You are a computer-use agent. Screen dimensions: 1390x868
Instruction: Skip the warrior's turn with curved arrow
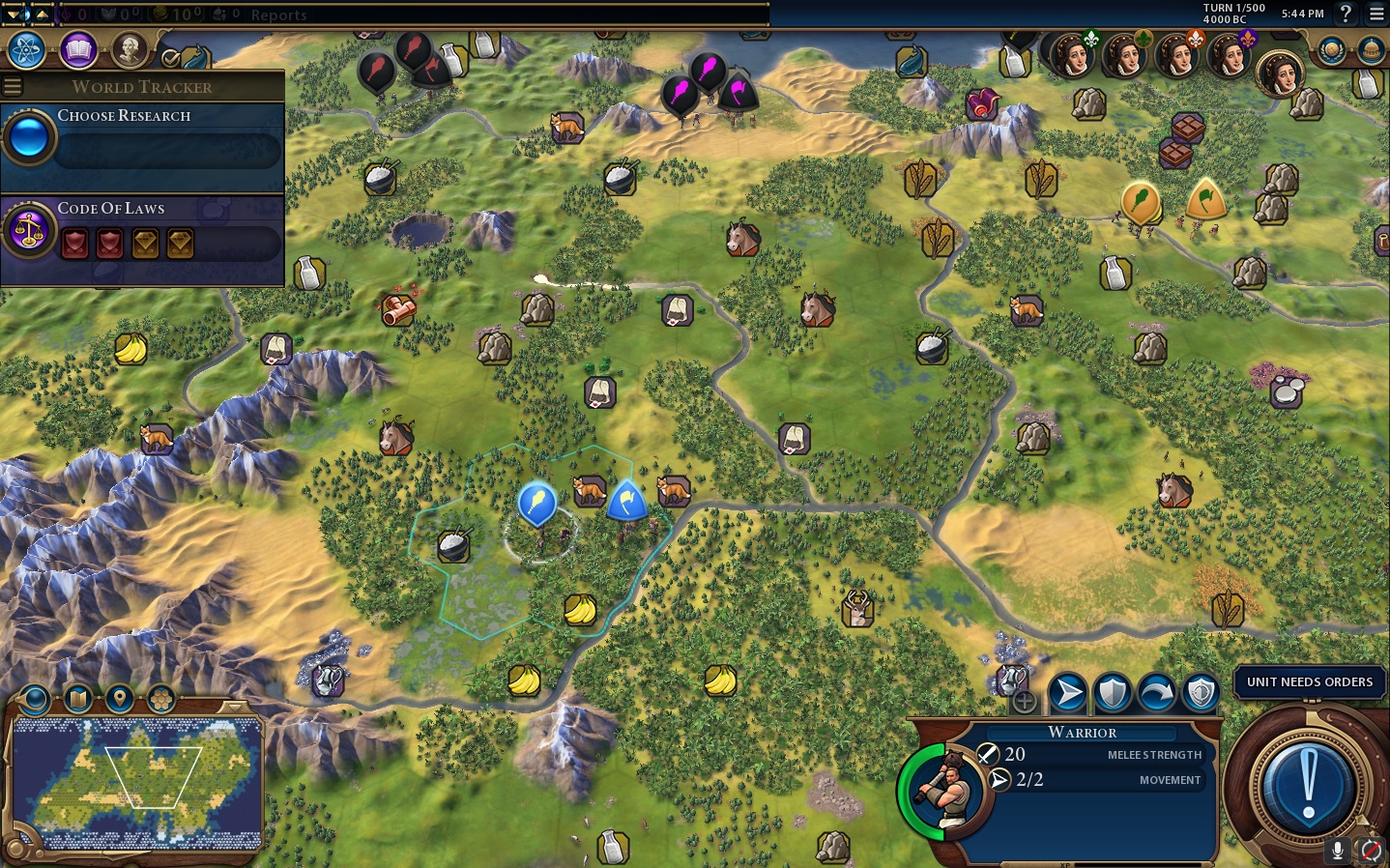coord(1156,692)
